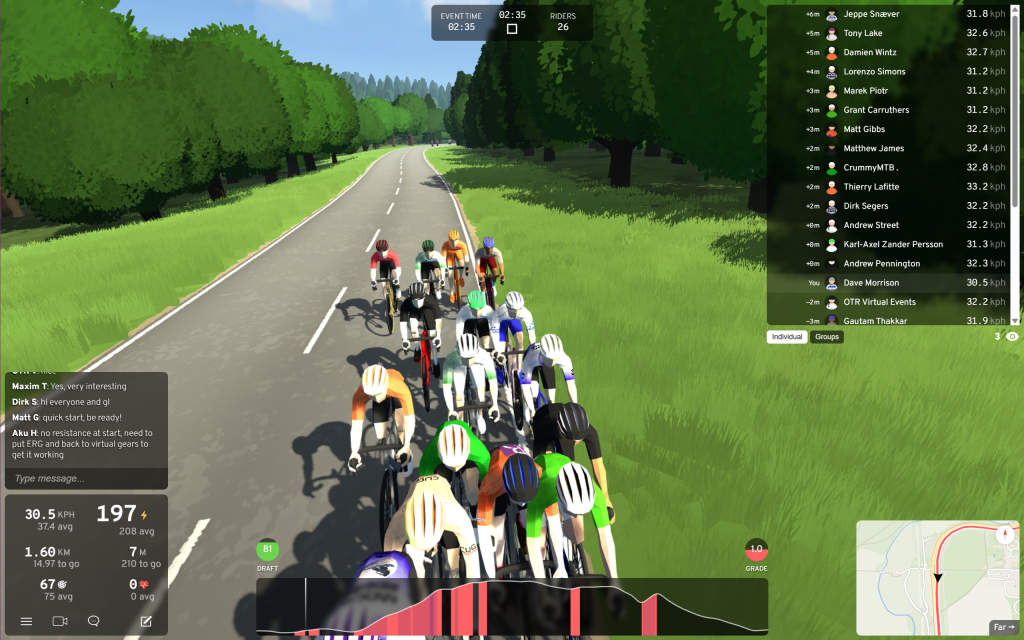Click the elevation profile strip
This screenshot has width=1024, height=640.
click(511, 606)
